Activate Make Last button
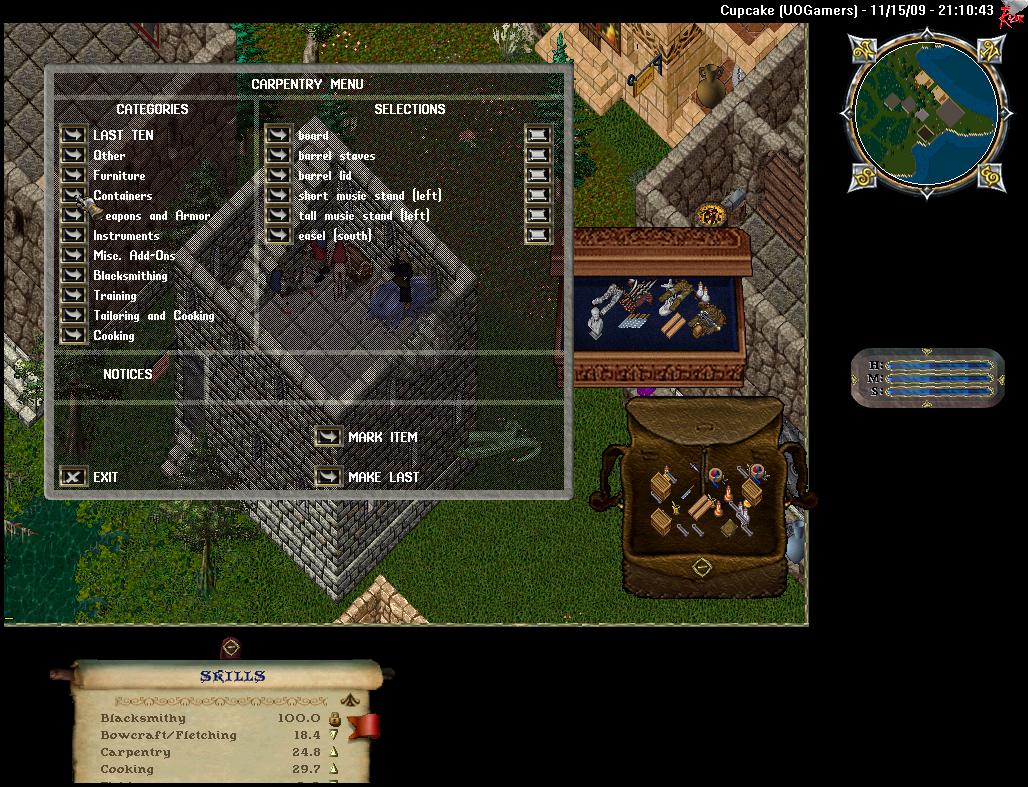 (x=328, y=477)
